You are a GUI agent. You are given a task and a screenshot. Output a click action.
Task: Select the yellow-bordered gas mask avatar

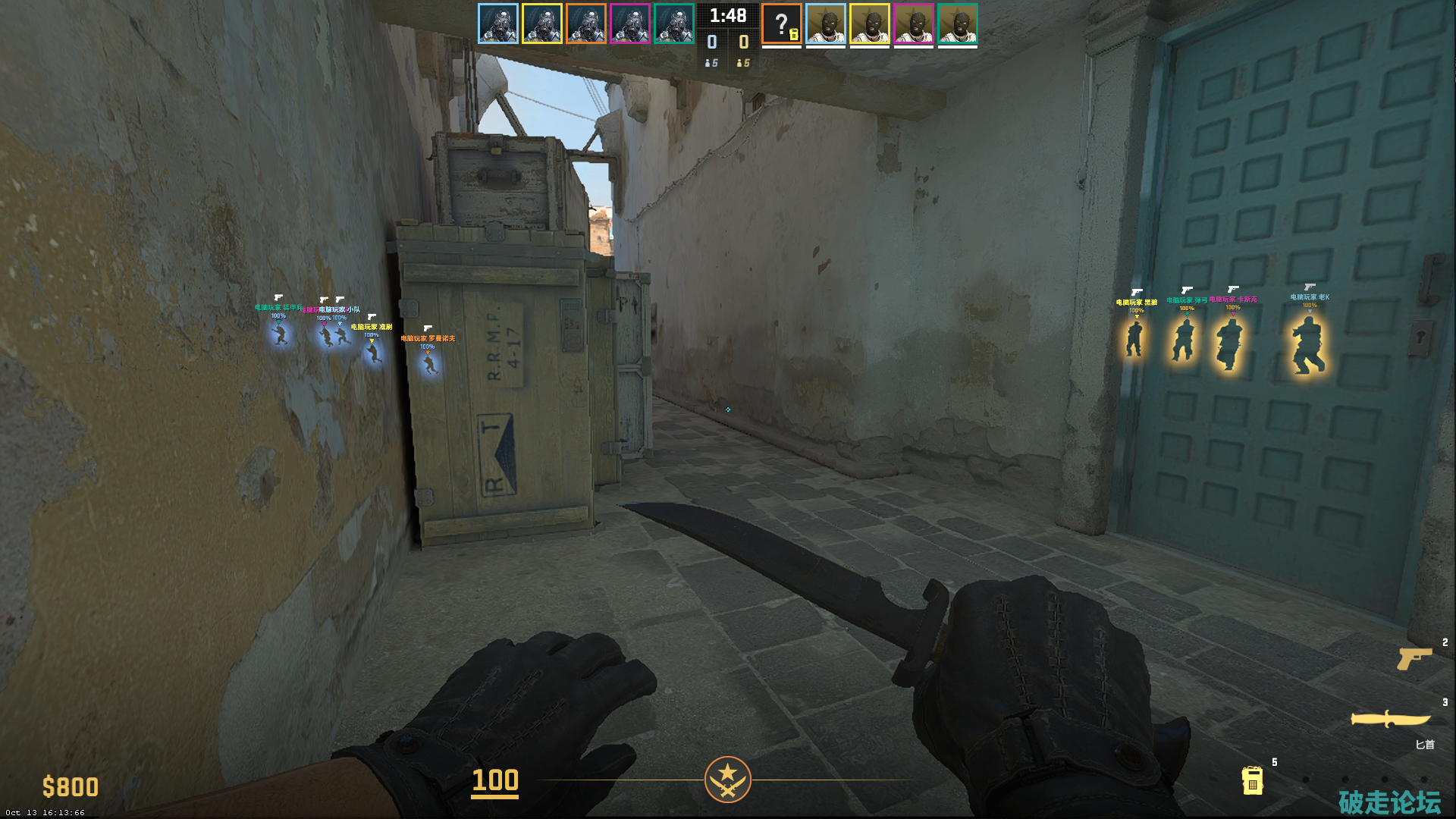tap(542, 24)
